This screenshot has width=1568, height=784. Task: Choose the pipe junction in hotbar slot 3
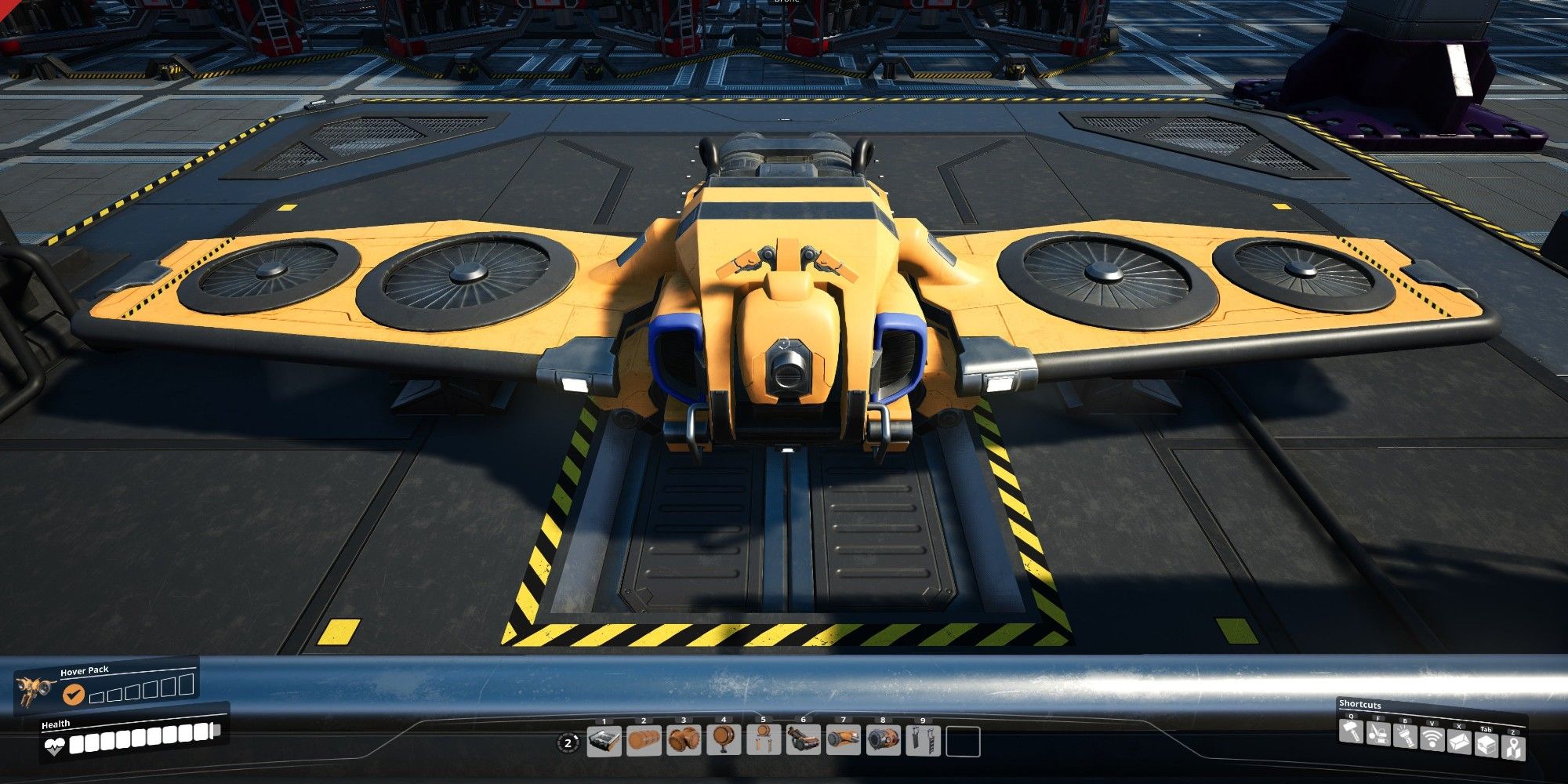pyautogui.click(x=684, y=741)
